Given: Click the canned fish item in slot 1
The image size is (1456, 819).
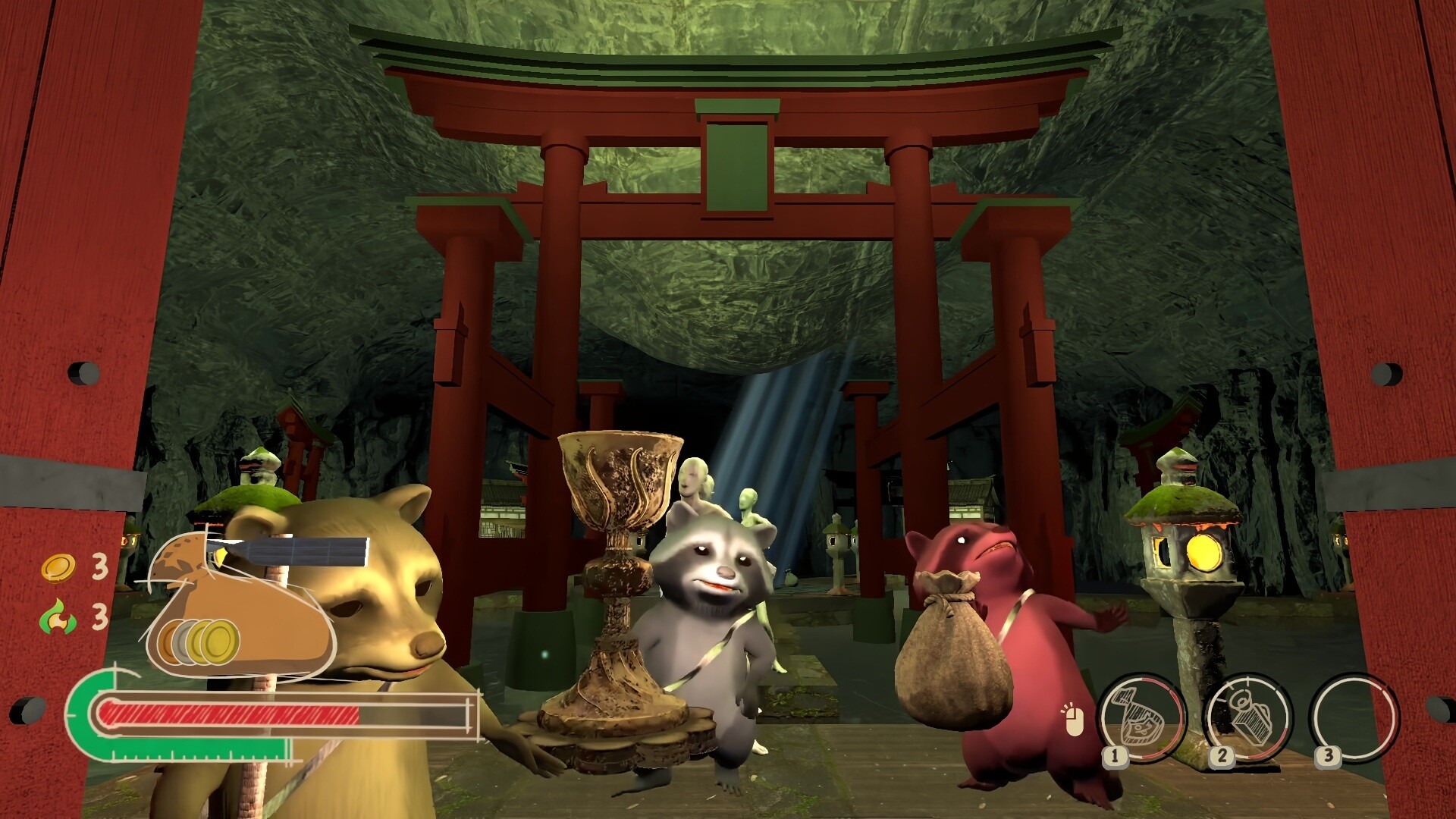Looking at the screenshot, I should (1143, 716).
